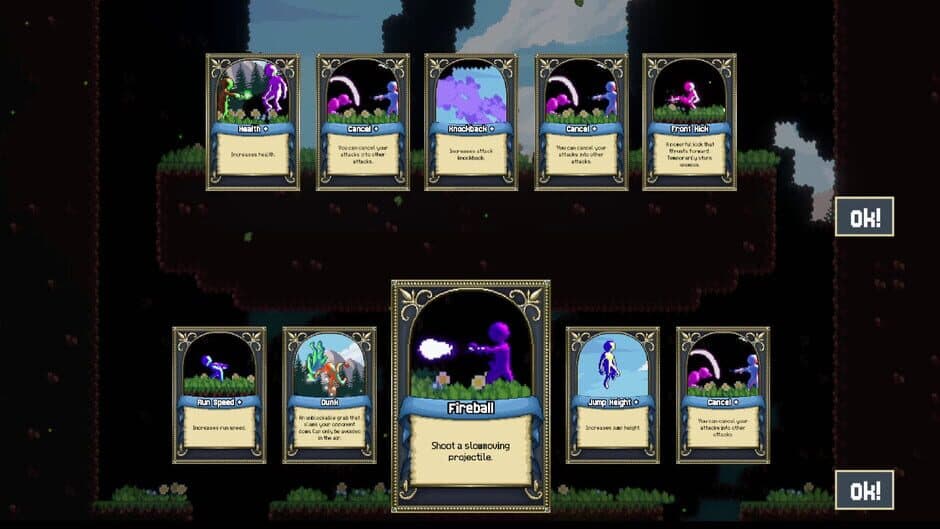Select the Health+ card
This screenshot has width=940, height=529.
tap(252, 121)
